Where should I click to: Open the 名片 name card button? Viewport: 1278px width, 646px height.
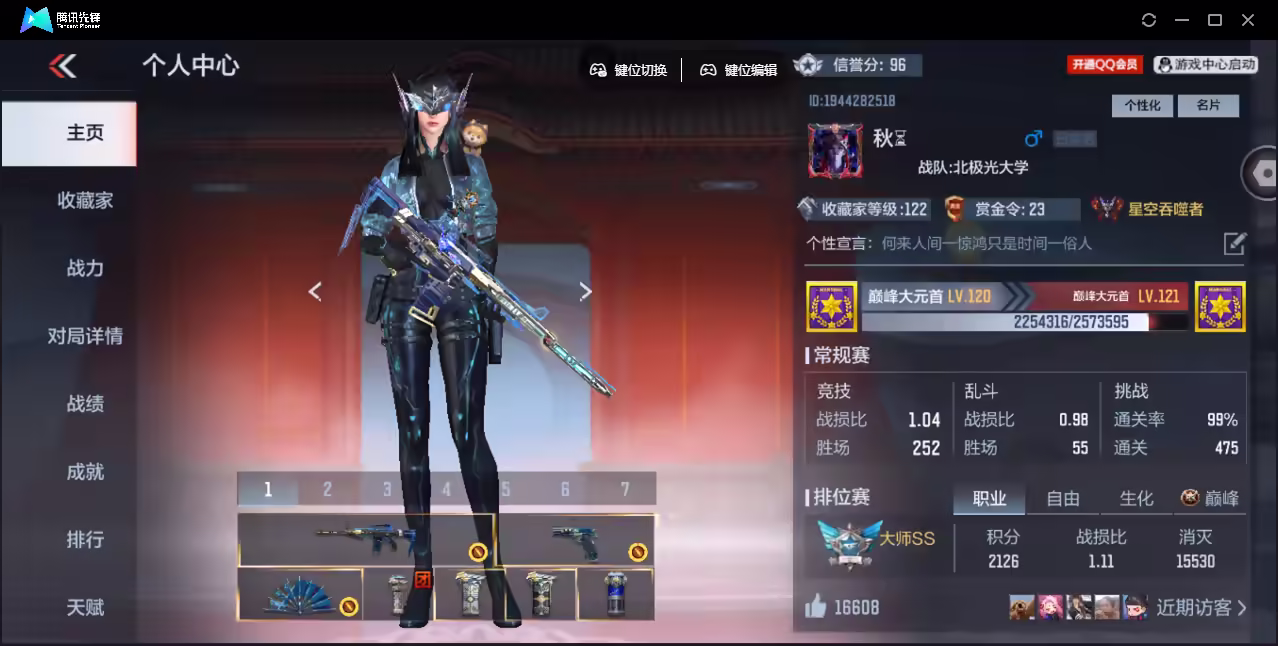1208,105
